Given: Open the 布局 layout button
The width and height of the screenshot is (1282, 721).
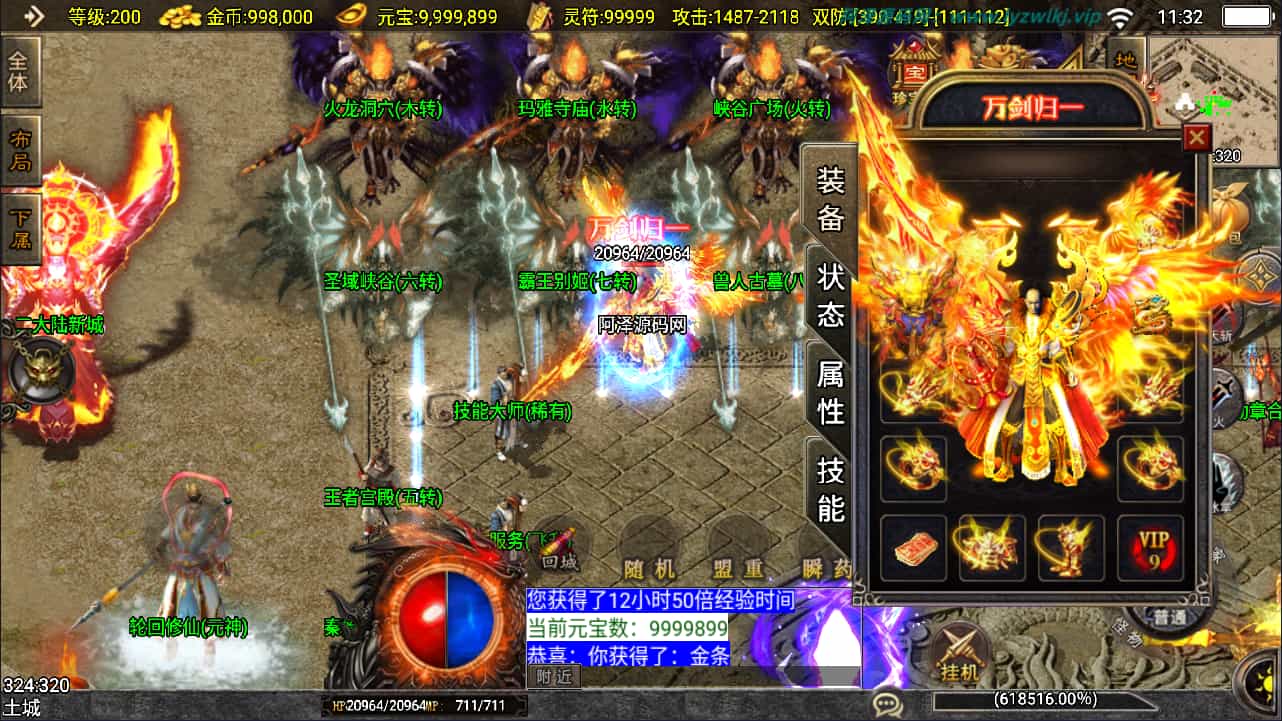Looking at the screenshot, I should pyautogui.click(x=20, y=151).
